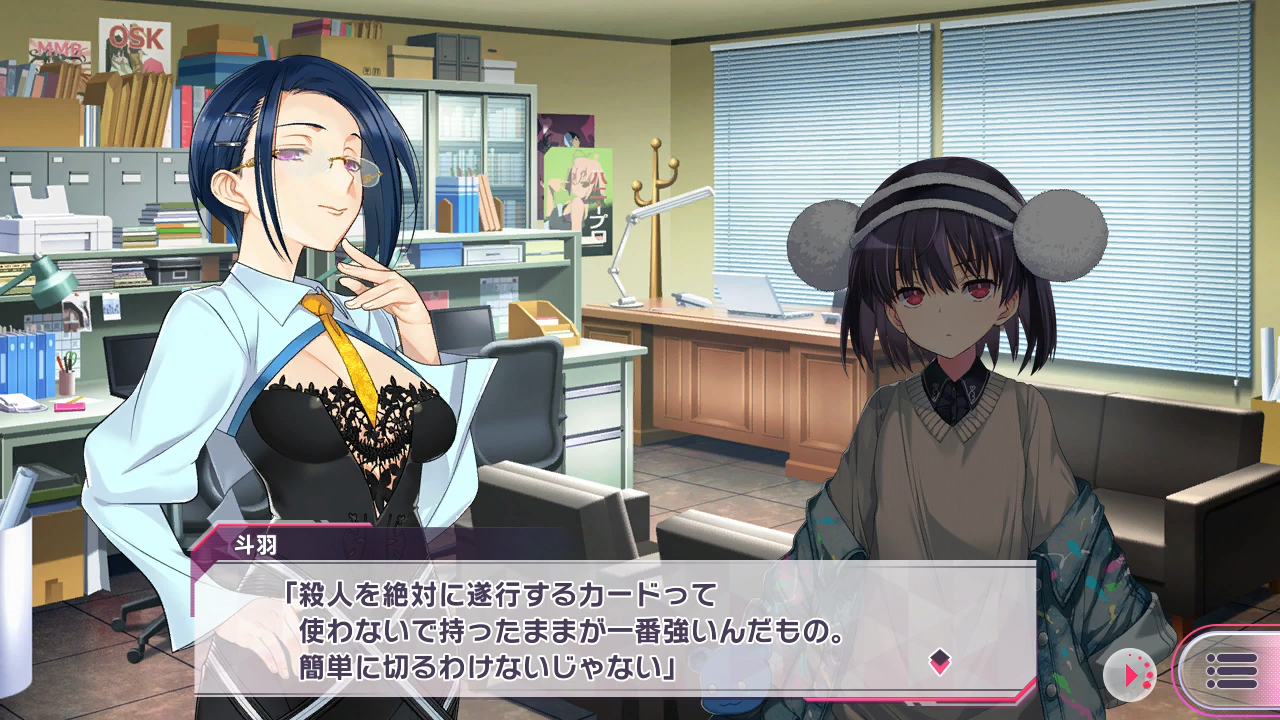Click the dialogue advance diamond indicator
Image resolution: width=1280 pixels, height=720 pixels.
click(x=939, y=661)
